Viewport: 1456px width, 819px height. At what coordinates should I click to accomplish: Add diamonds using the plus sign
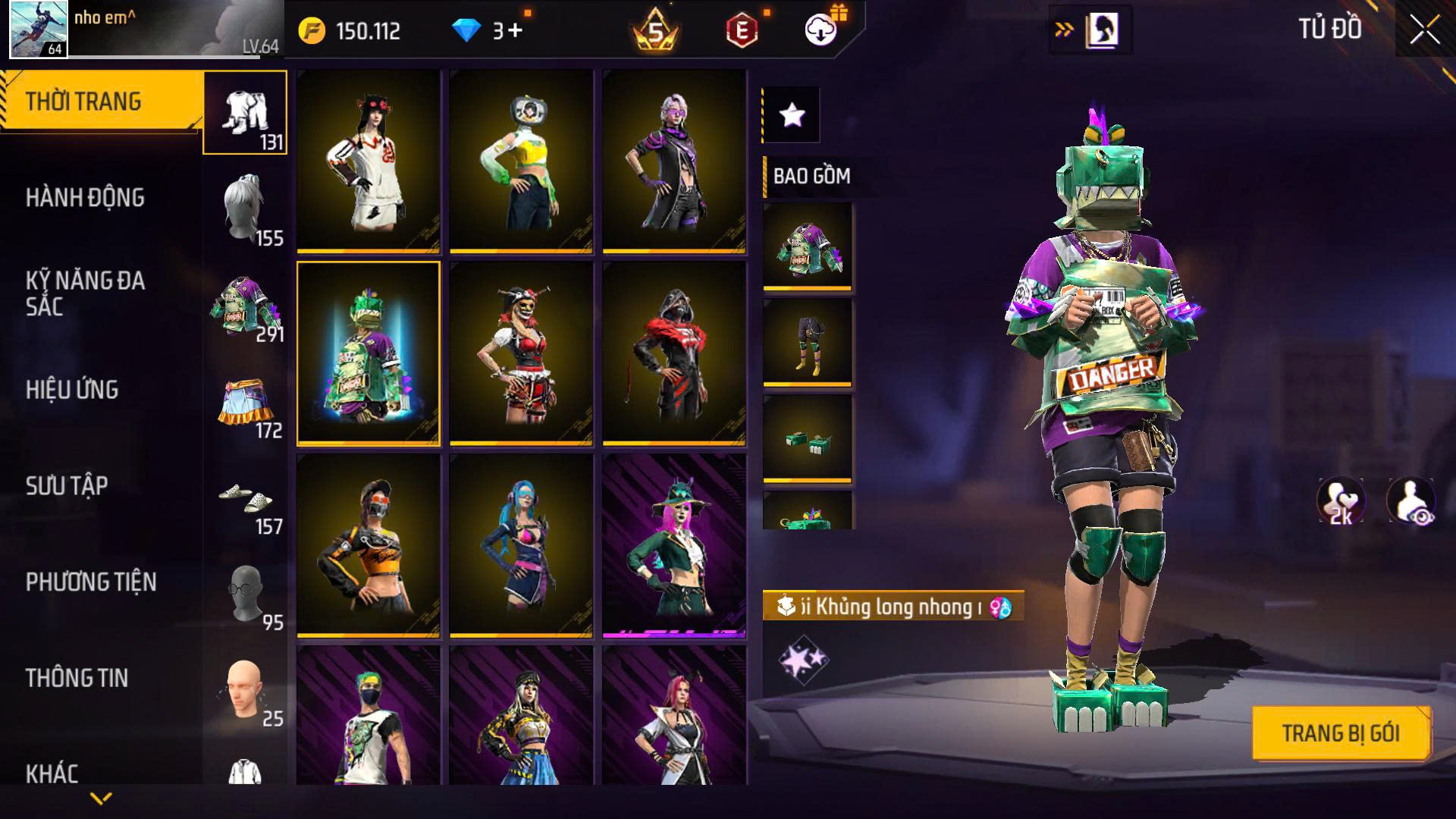(516, 30)
